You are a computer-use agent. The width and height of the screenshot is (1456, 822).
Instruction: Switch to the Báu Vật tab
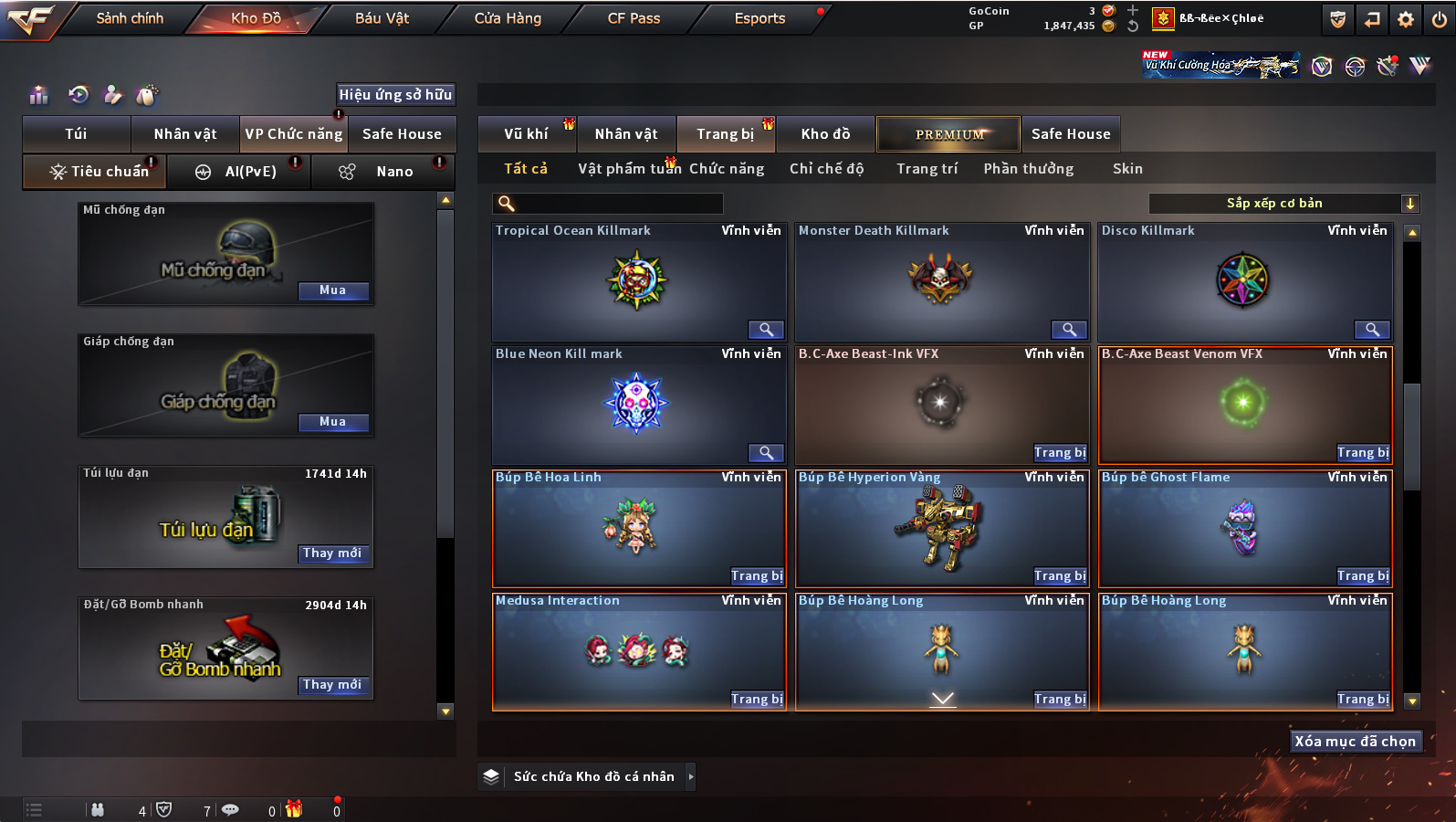tap(382, 18)
